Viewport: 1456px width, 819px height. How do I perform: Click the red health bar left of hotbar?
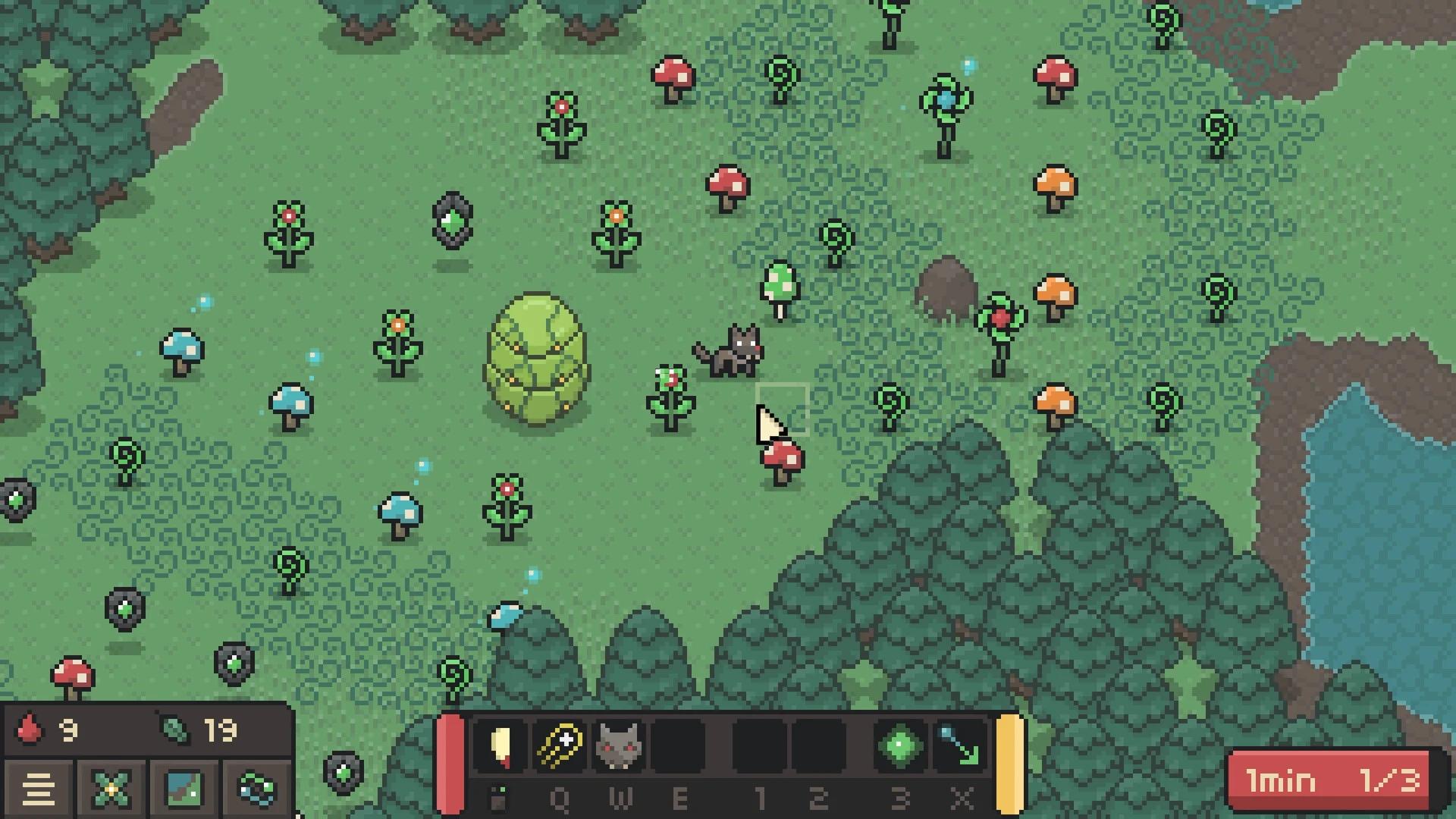point(452,762)
